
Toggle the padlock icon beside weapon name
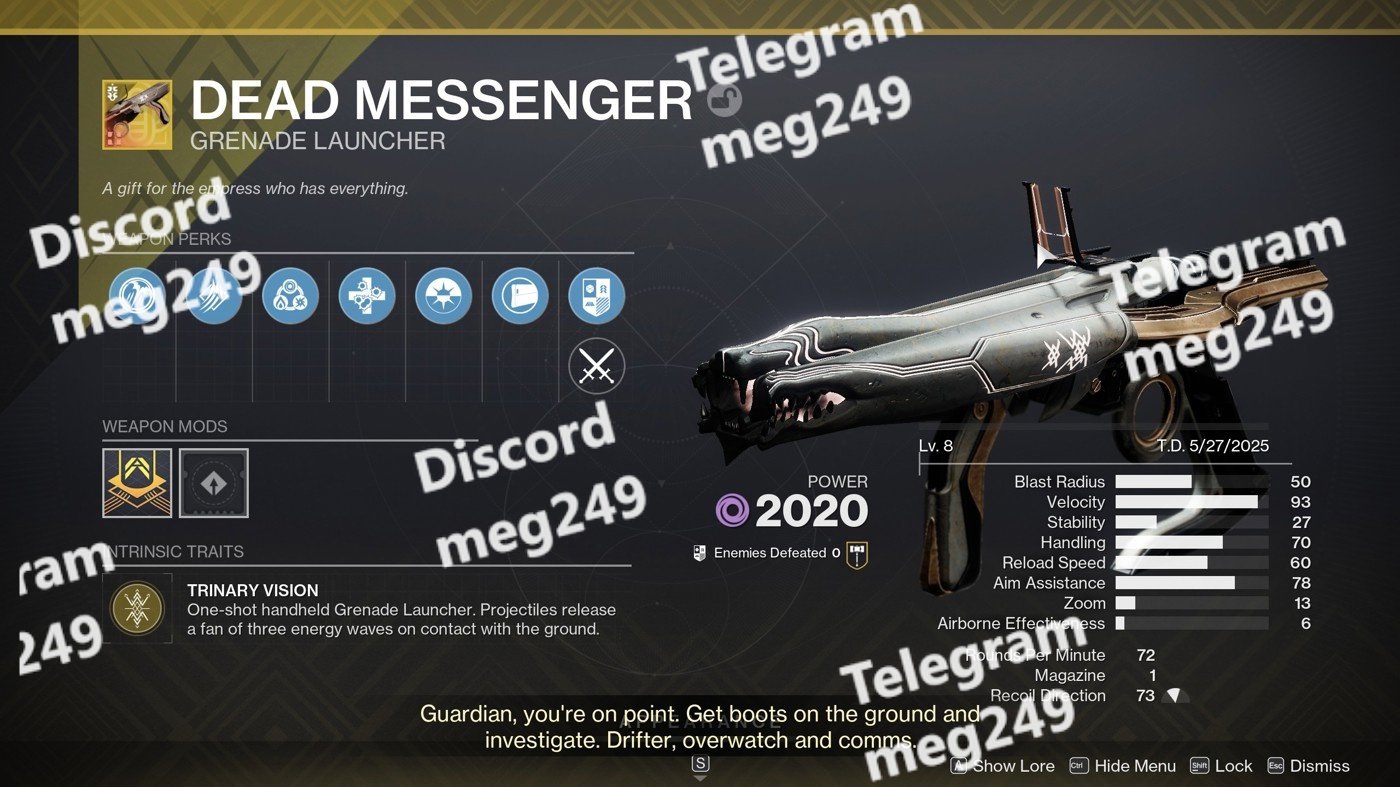pos(724,100)
